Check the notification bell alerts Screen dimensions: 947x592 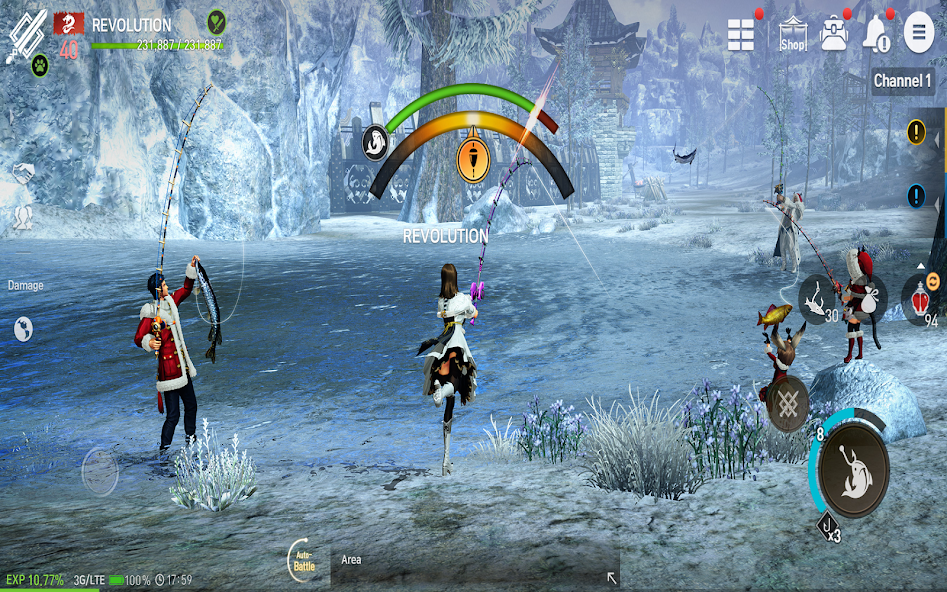[877, 35]
